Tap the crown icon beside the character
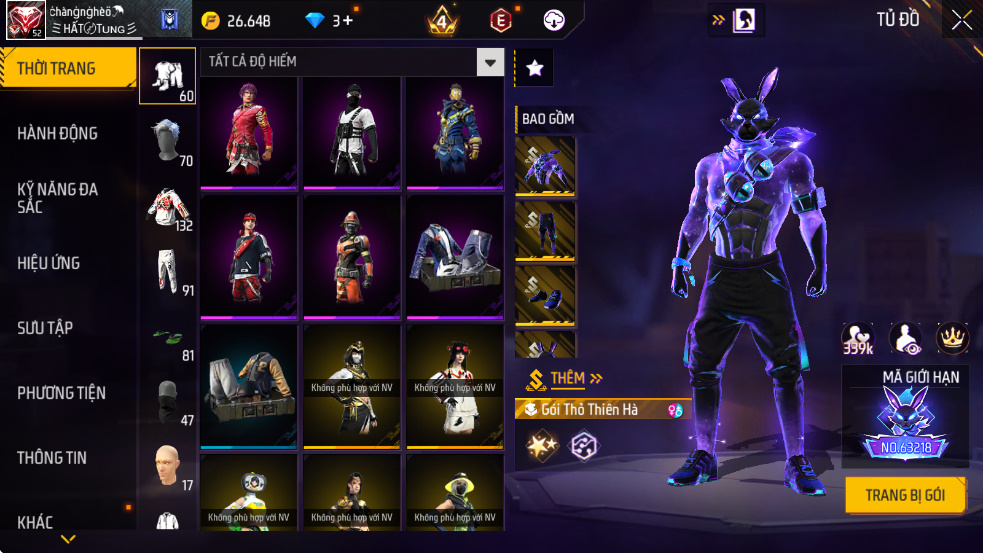This screenshot has width=983, height=553. point(952,338)
